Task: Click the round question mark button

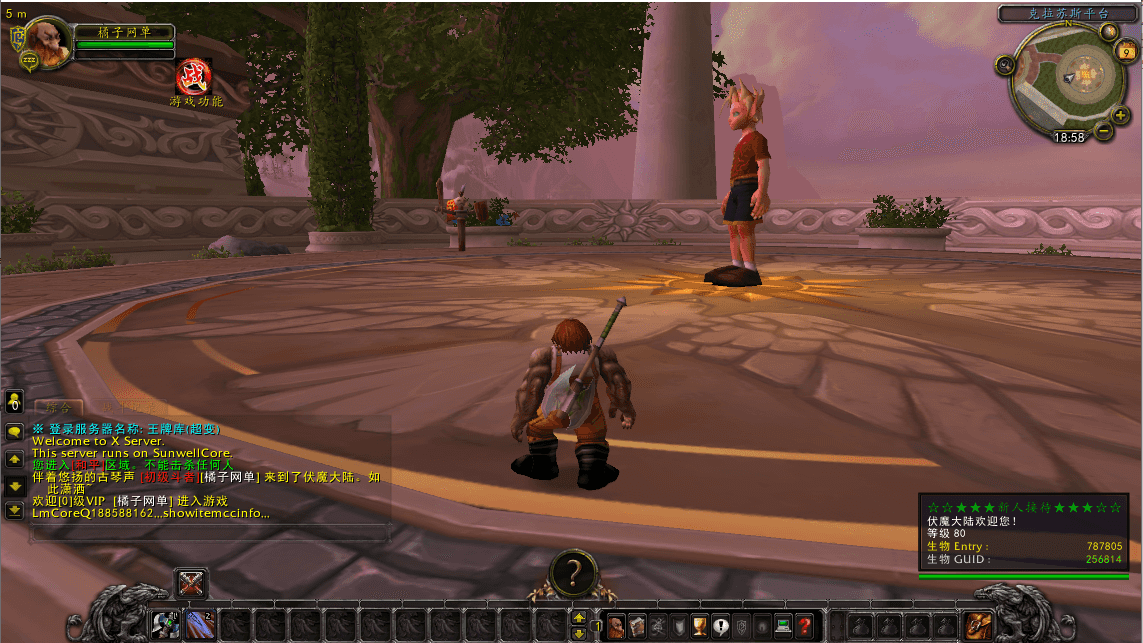Action: pos(572,573)
